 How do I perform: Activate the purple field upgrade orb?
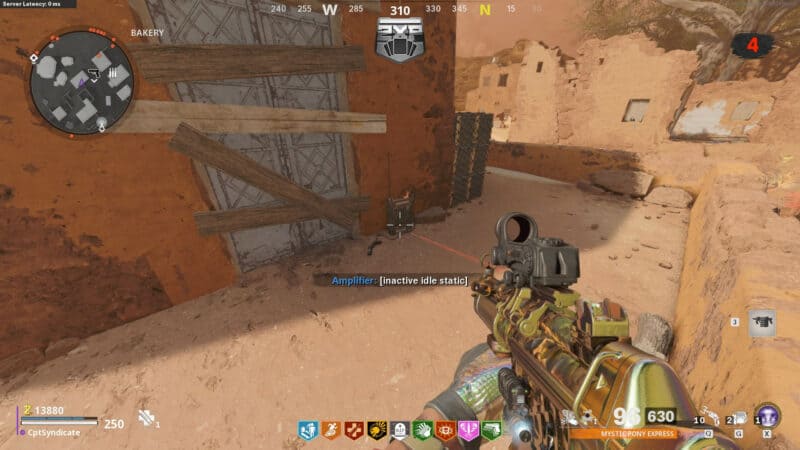point(767,416)
